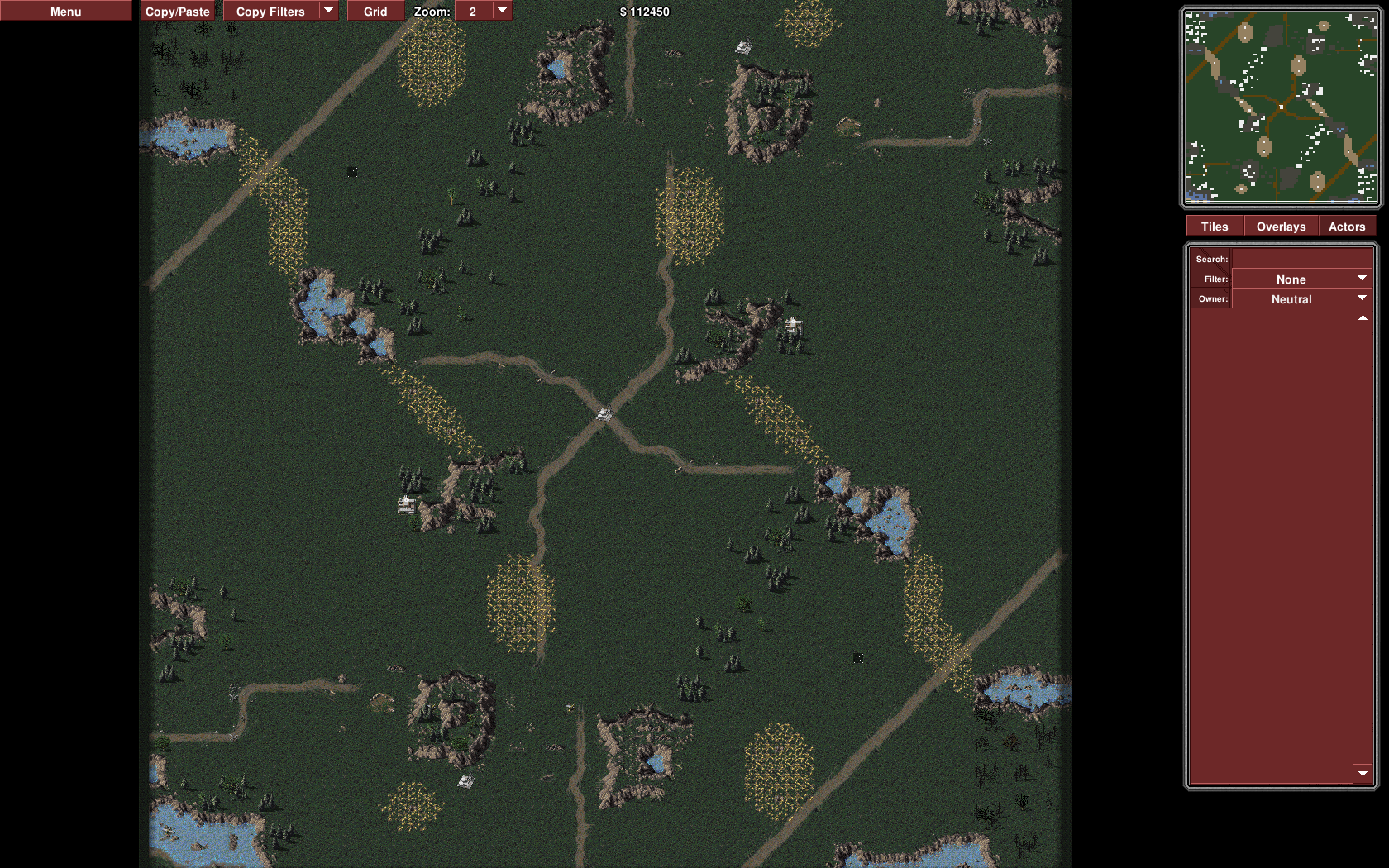Click the actor list scroll-up arrow
The width and height of the screenshot is (1389, 868).
[1363, 318]
